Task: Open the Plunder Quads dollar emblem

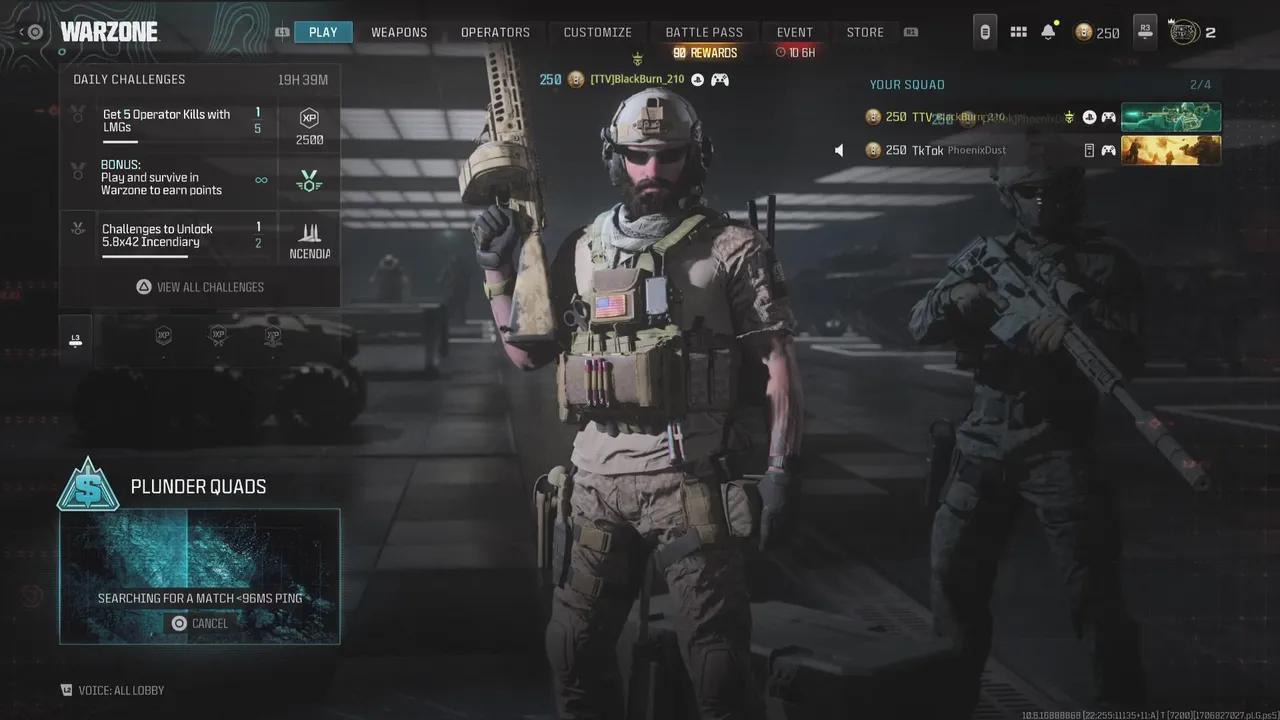Action: [x=88, y=488]
